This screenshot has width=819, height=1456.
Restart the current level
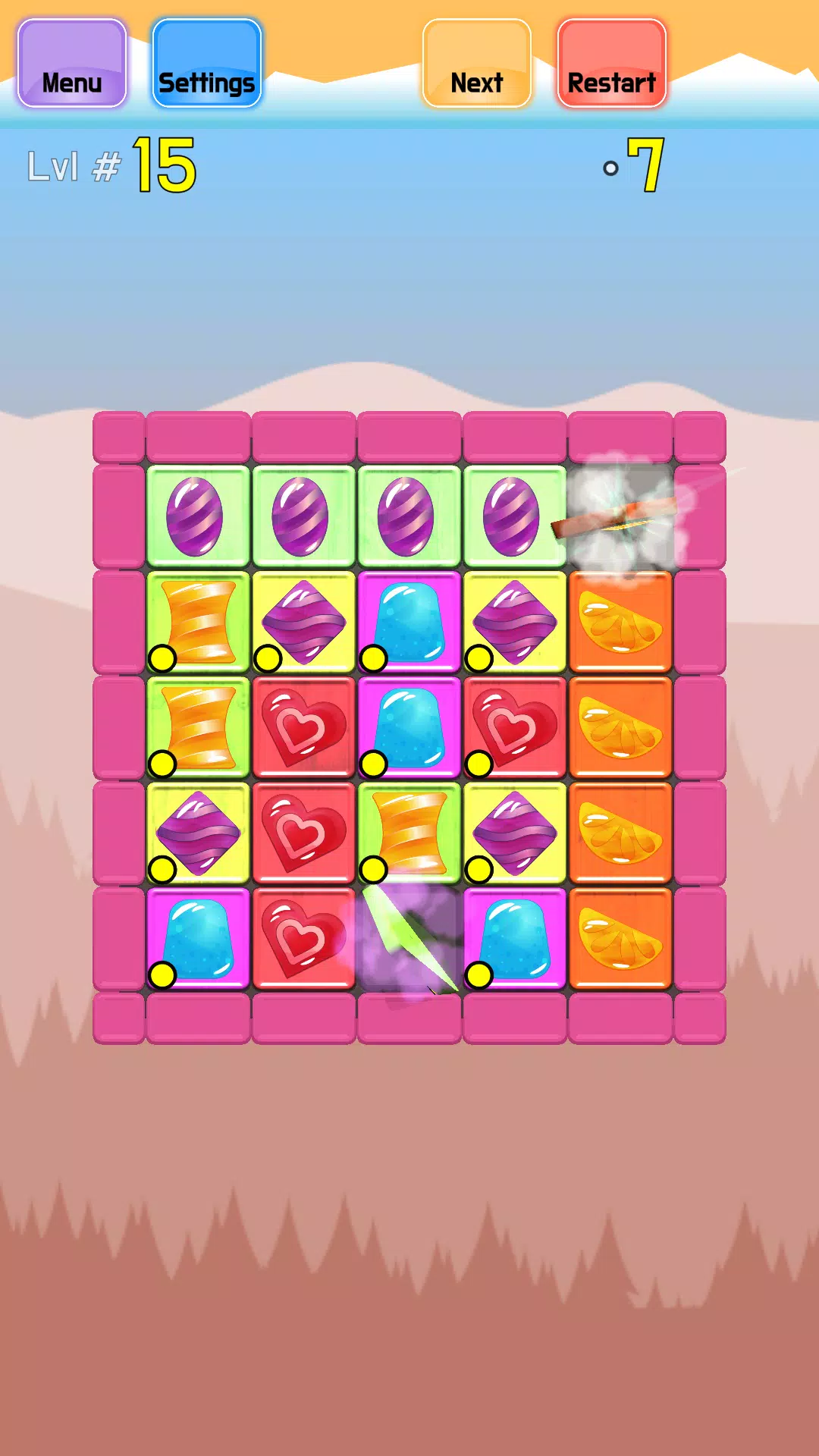[611, 64]
